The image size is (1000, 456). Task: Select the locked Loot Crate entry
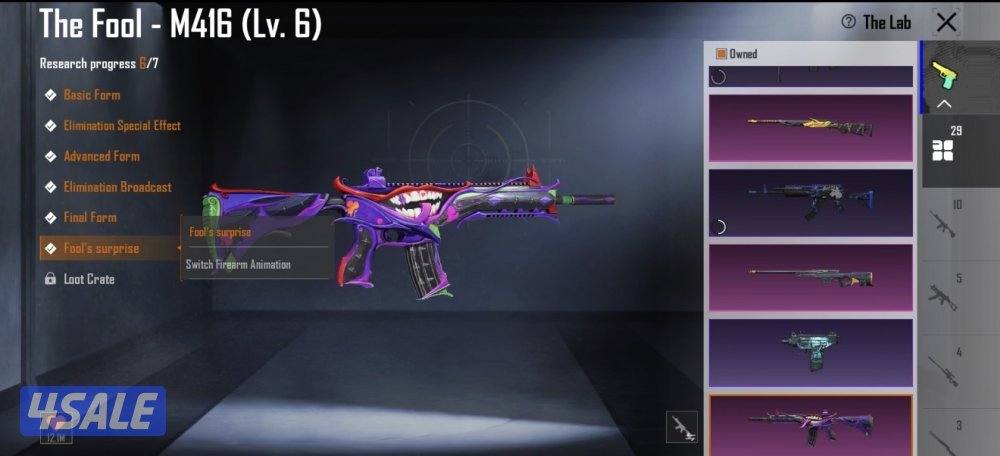click(88, 279)
